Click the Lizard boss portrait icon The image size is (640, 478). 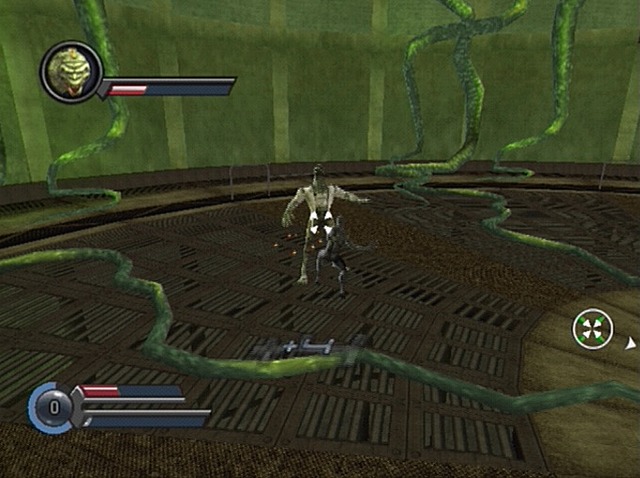pyautogui.click(x=70, y=72)
